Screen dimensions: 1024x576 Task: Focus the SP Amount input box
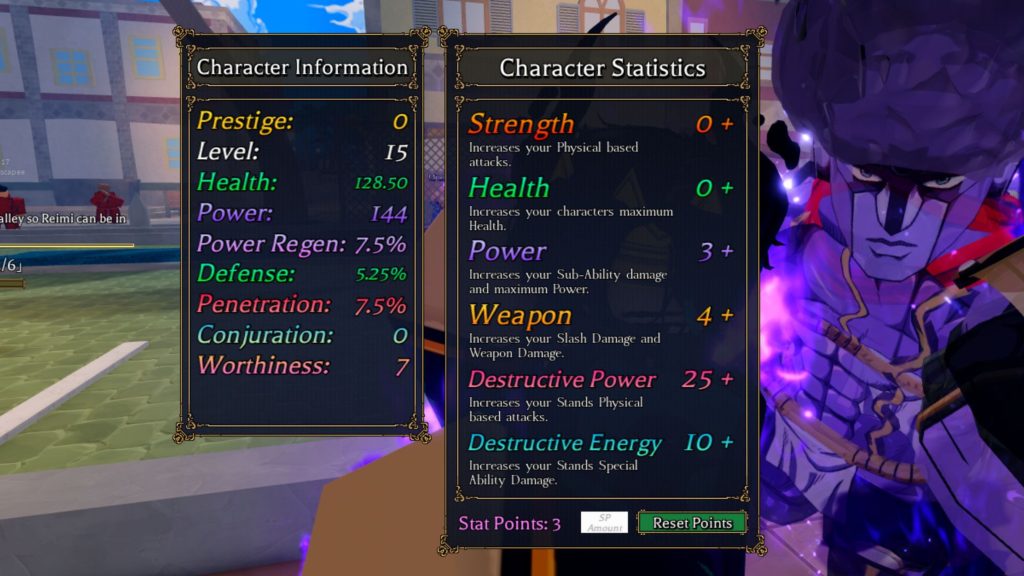(x=604, y=523)
